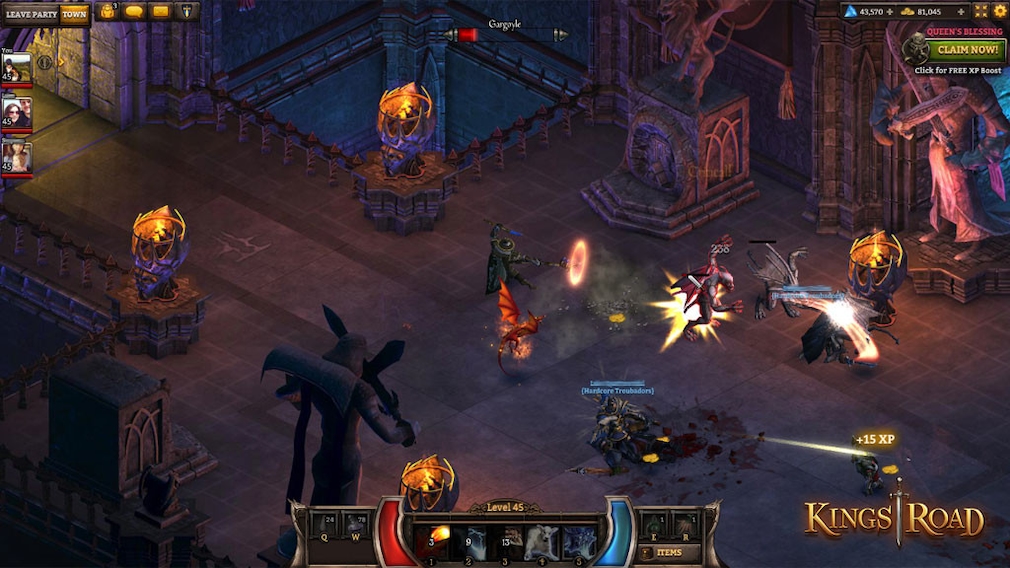Screen dimensions: 1010x568
Task: Select your own party portrait
Action: coord(17,71)
